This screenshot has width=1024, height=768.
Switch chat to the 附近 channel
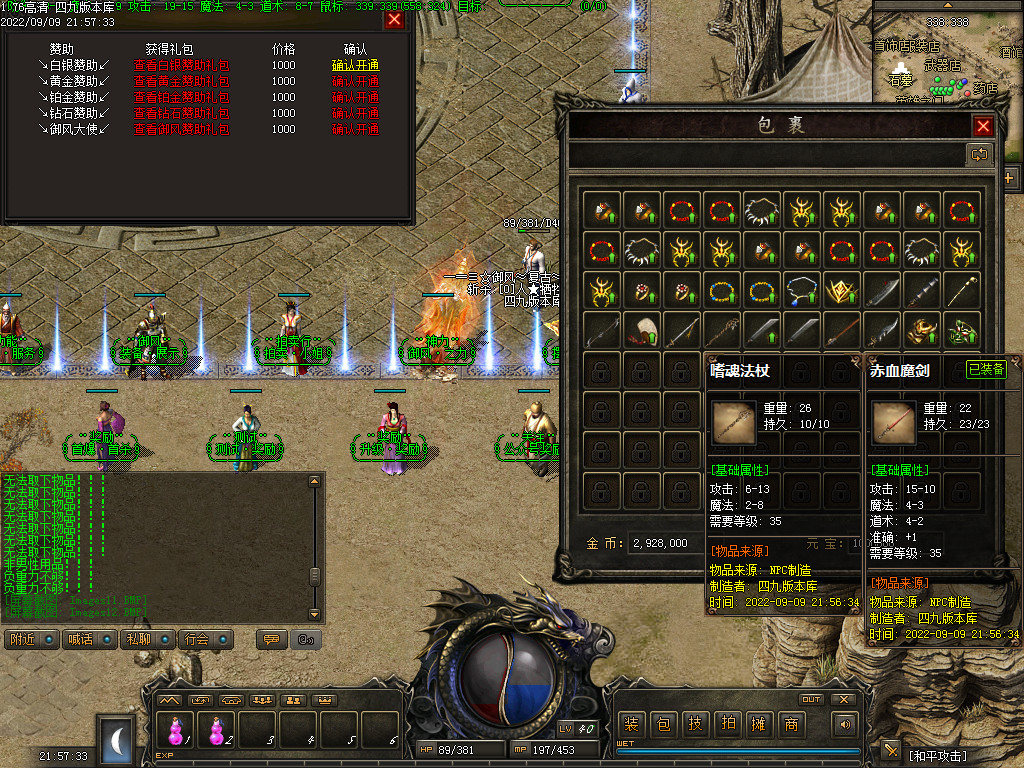[x=31, y=639]
